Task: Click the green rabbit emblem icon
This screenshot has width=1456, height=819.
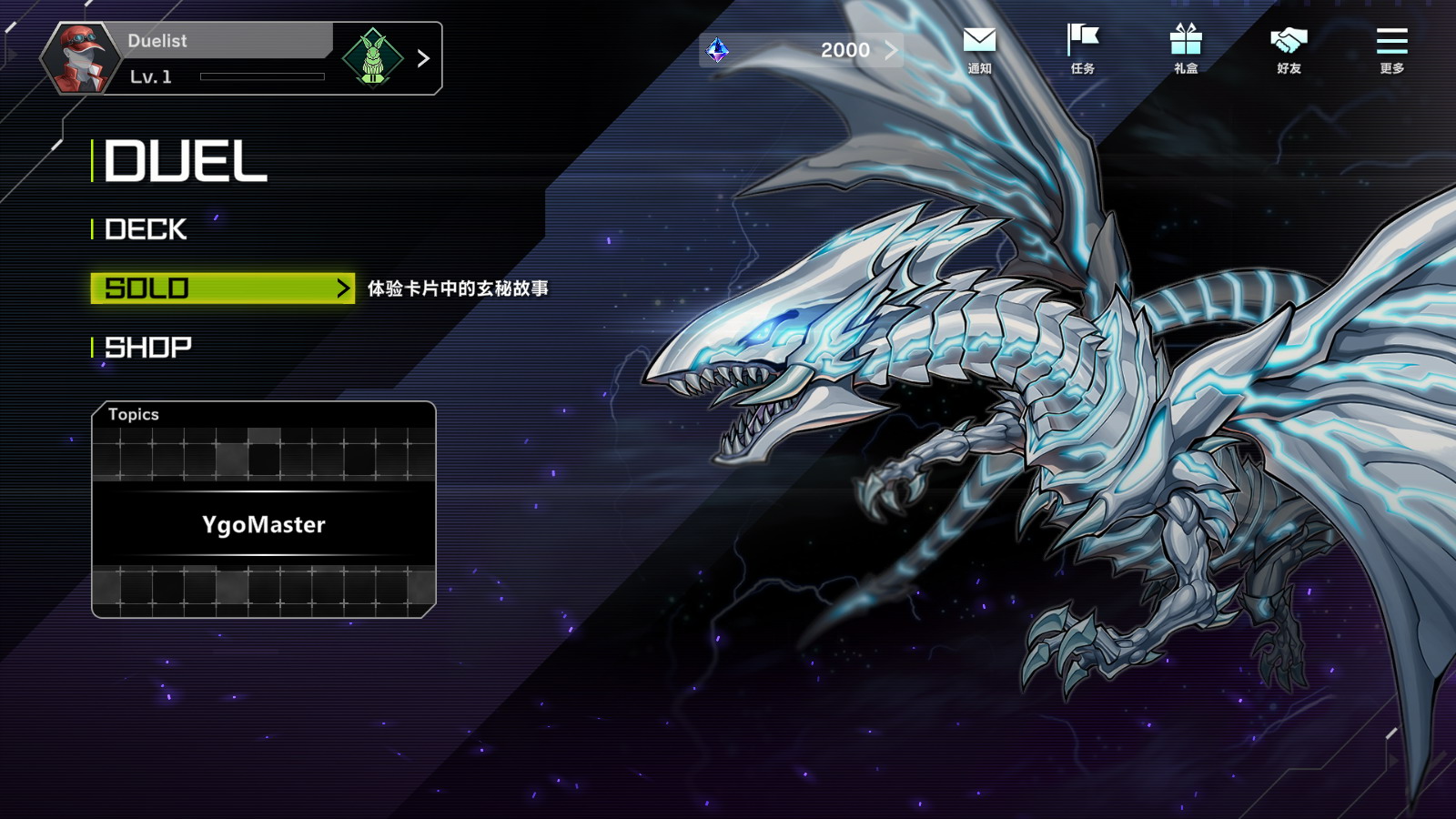Action: tap(372, 58)
